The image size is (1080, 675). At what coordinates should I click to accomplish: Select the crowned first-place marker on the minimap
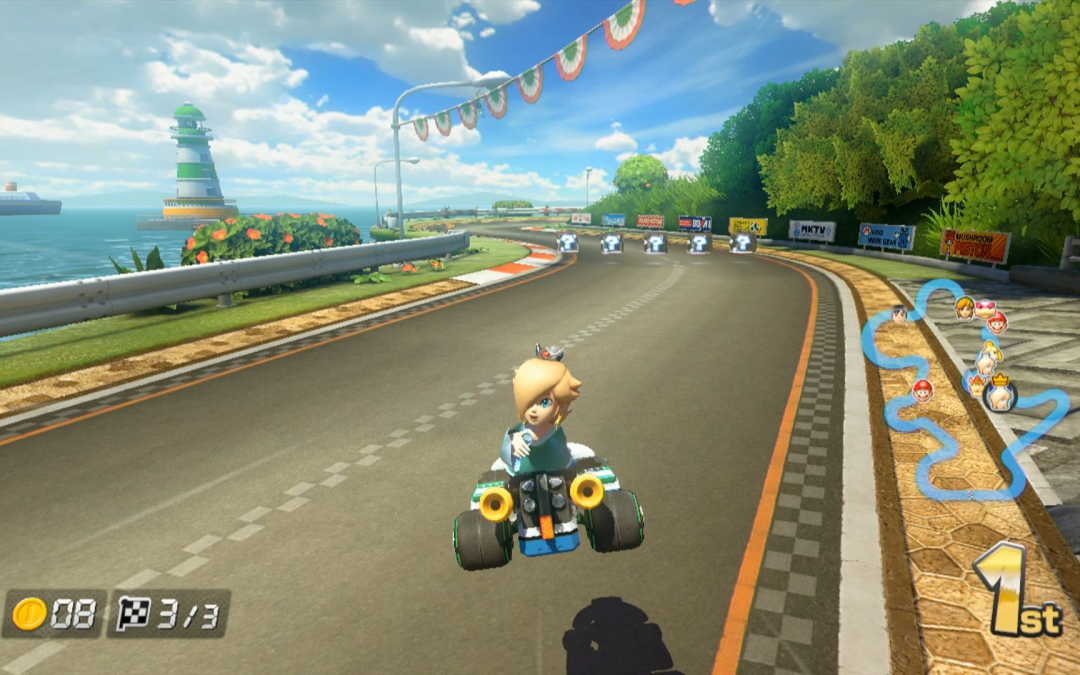tap(999, 394)
